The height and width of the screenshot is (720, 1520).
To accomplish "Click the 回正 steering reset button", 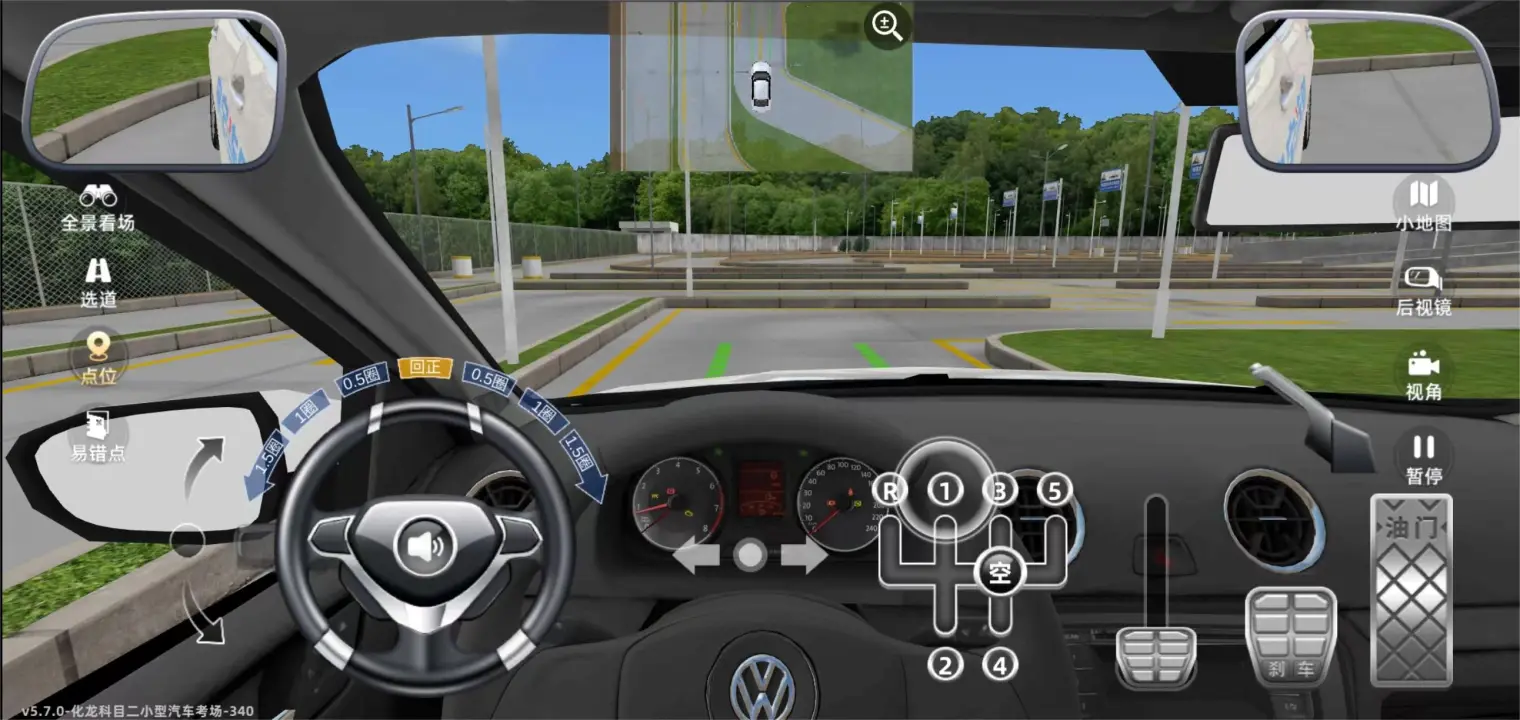I will point(425,368).
